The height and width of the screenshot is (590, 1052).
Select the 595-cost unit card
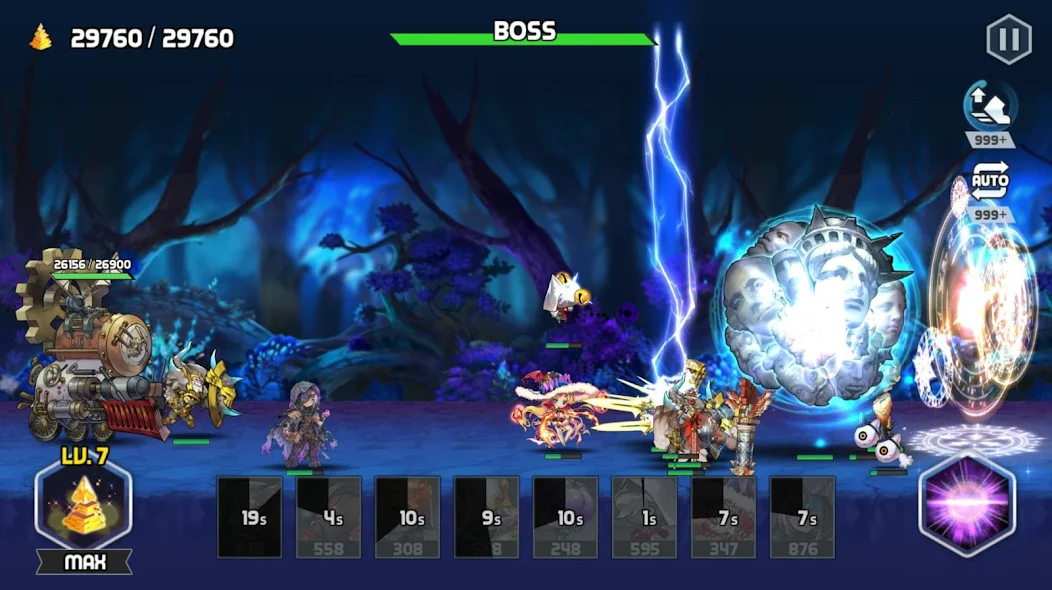[645, 517]
